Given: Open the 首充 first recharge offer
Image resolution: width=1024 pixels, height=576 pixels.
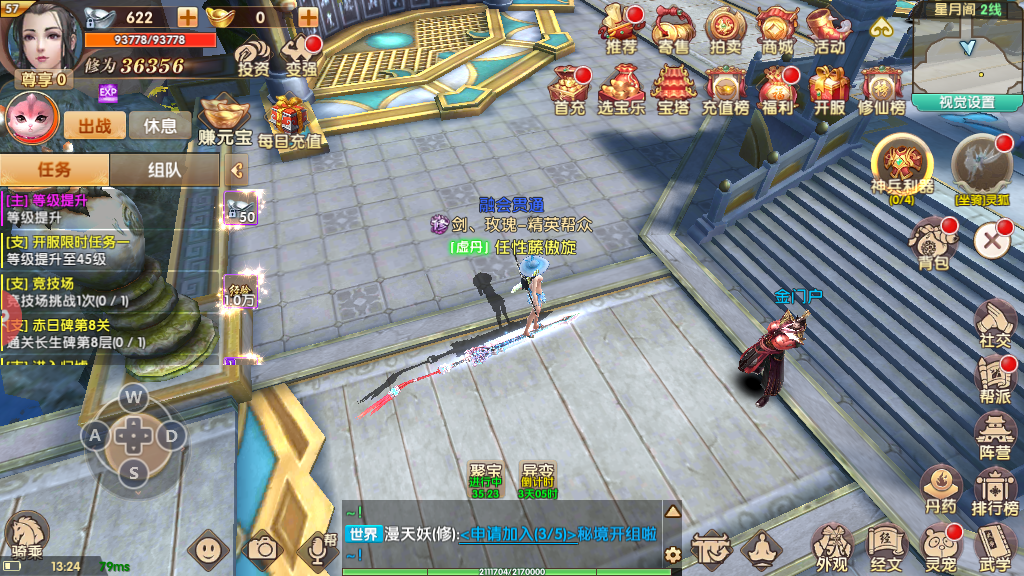Looking at the screenshot, I should pos(569,88).
